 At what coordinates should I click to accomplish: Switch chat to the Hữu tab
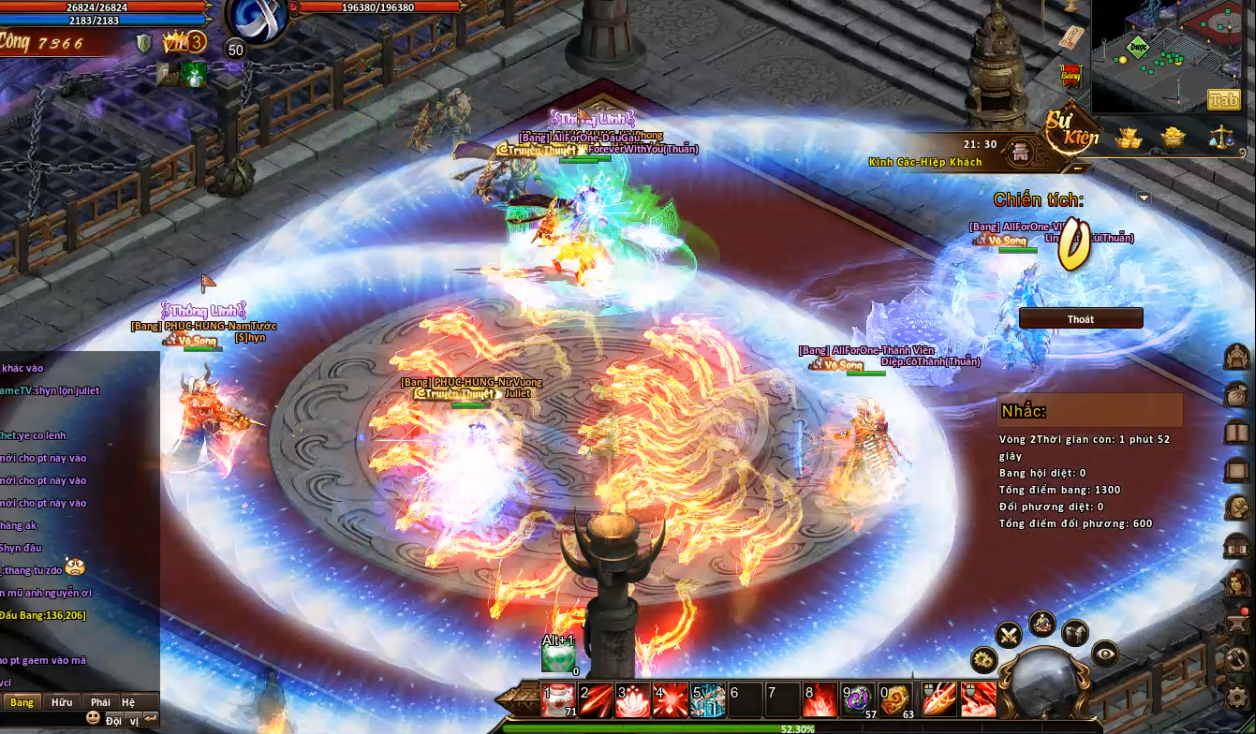62,702
